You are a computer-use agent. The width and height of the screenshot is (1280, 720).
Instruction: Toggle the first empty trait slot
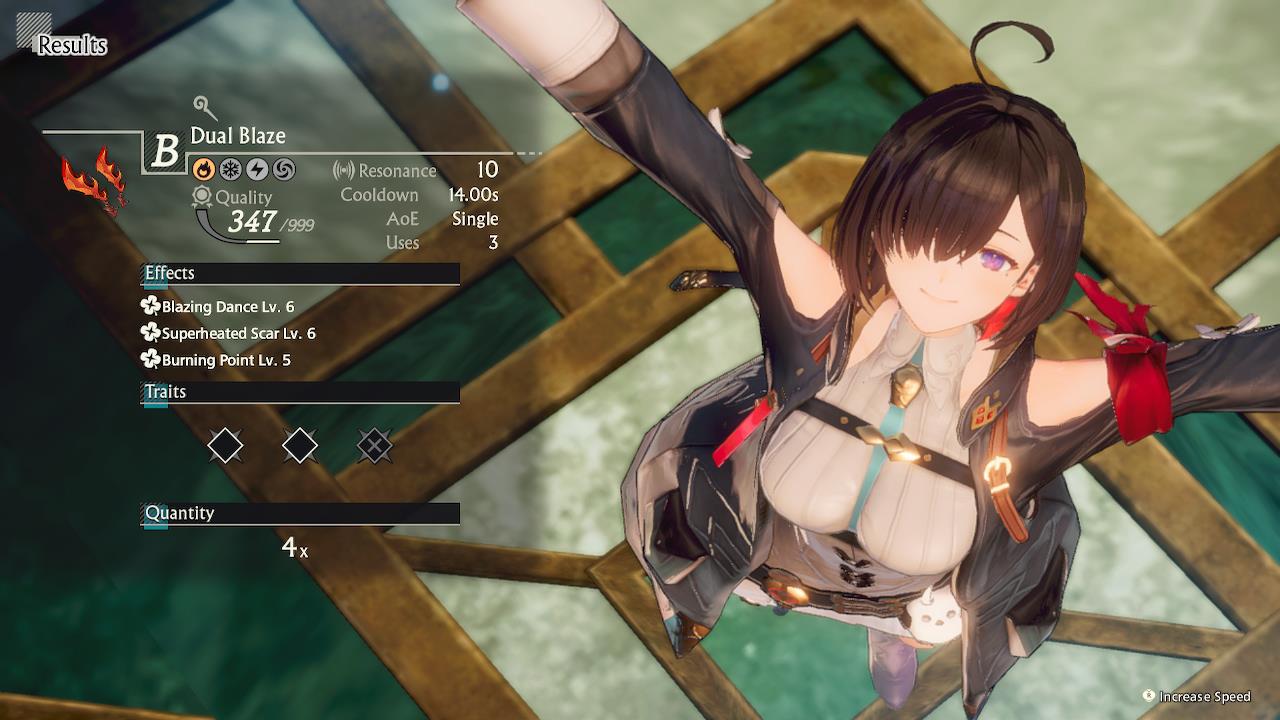225,445
